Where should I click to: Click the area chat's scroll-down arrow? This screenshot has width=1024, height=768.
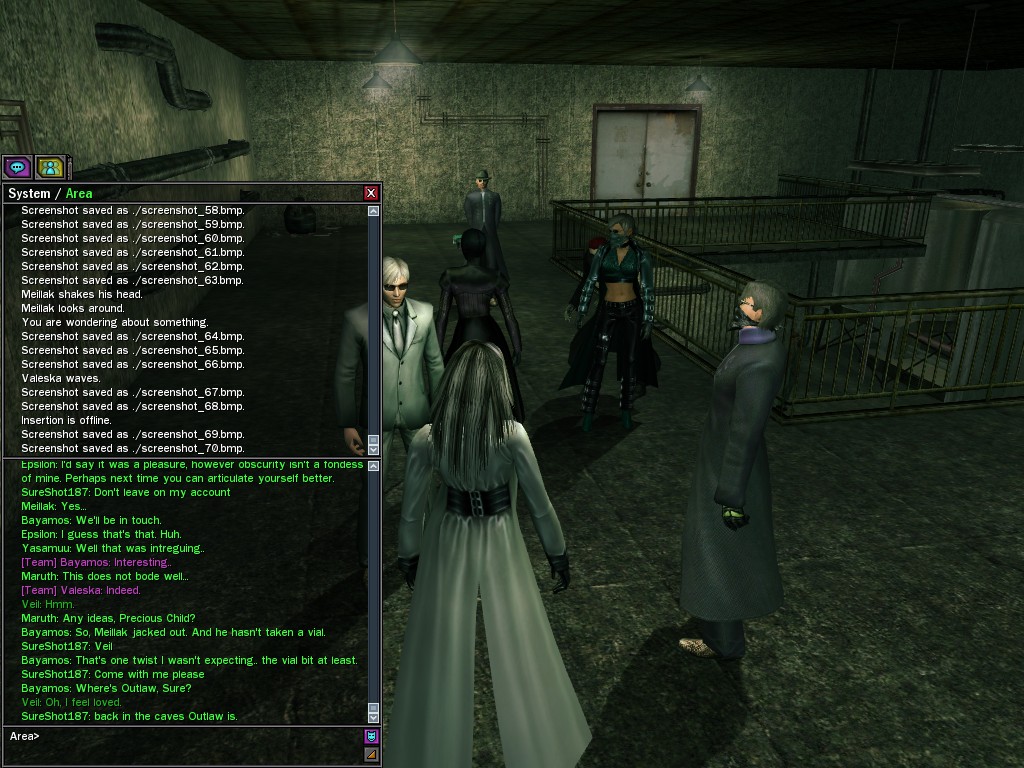[374, 717]
